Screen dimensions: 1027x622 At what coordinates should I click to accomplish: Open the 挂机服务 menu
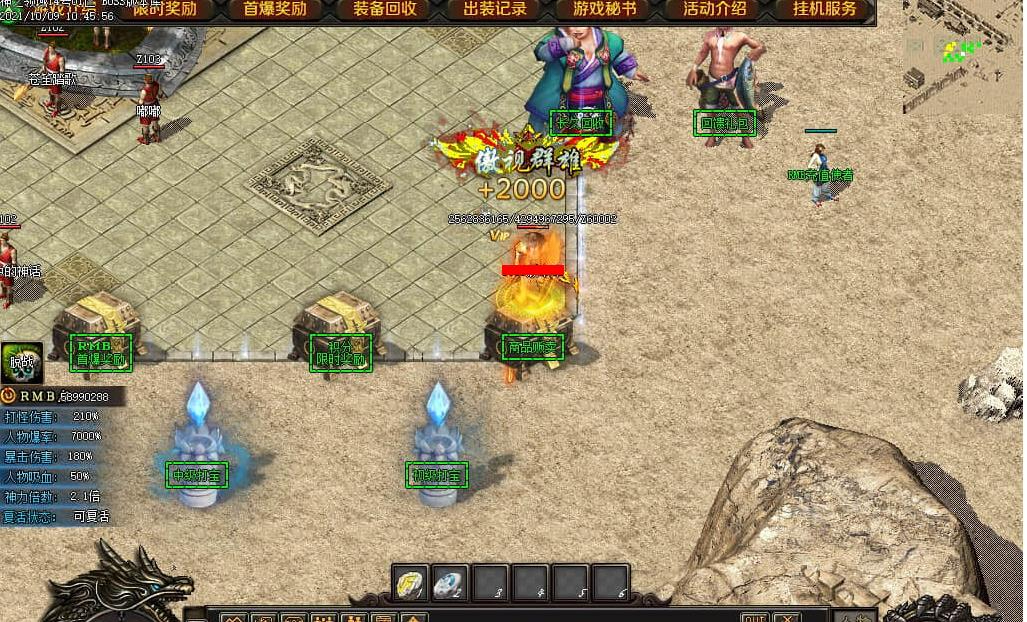pos(824,10)
